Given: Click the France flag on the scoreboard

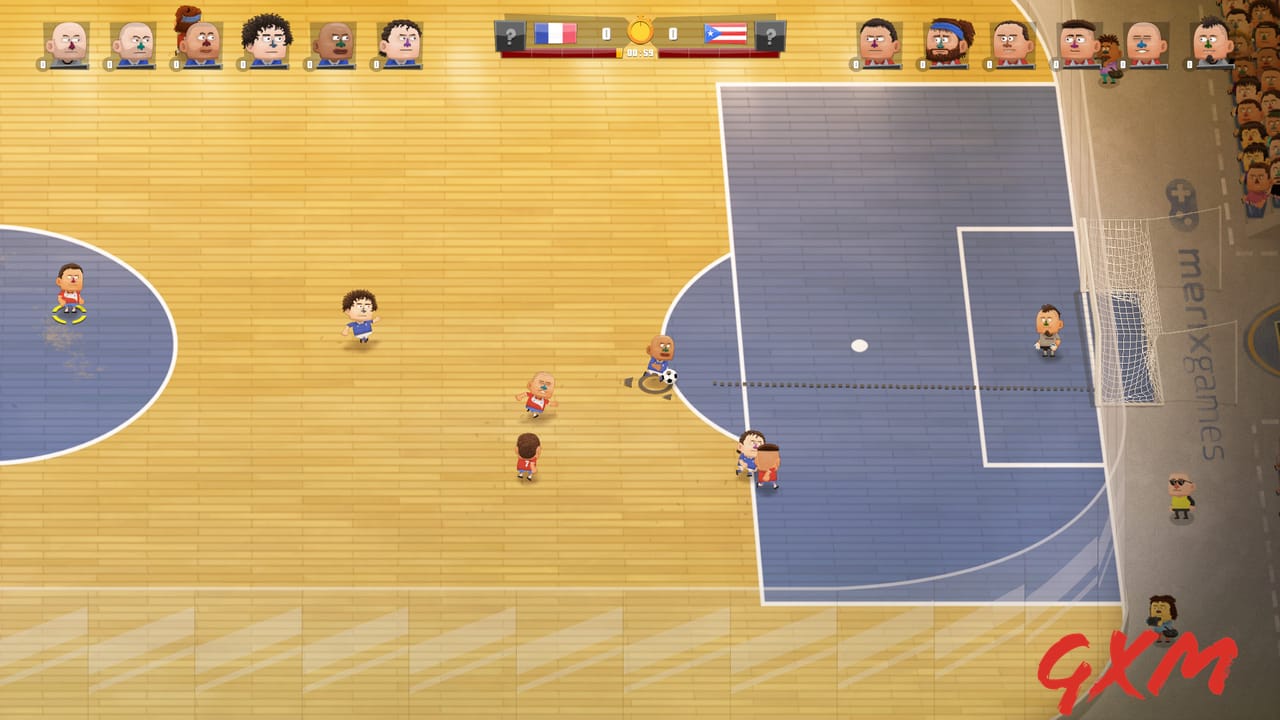Looking at the screenshot, I should coord(556,32).
